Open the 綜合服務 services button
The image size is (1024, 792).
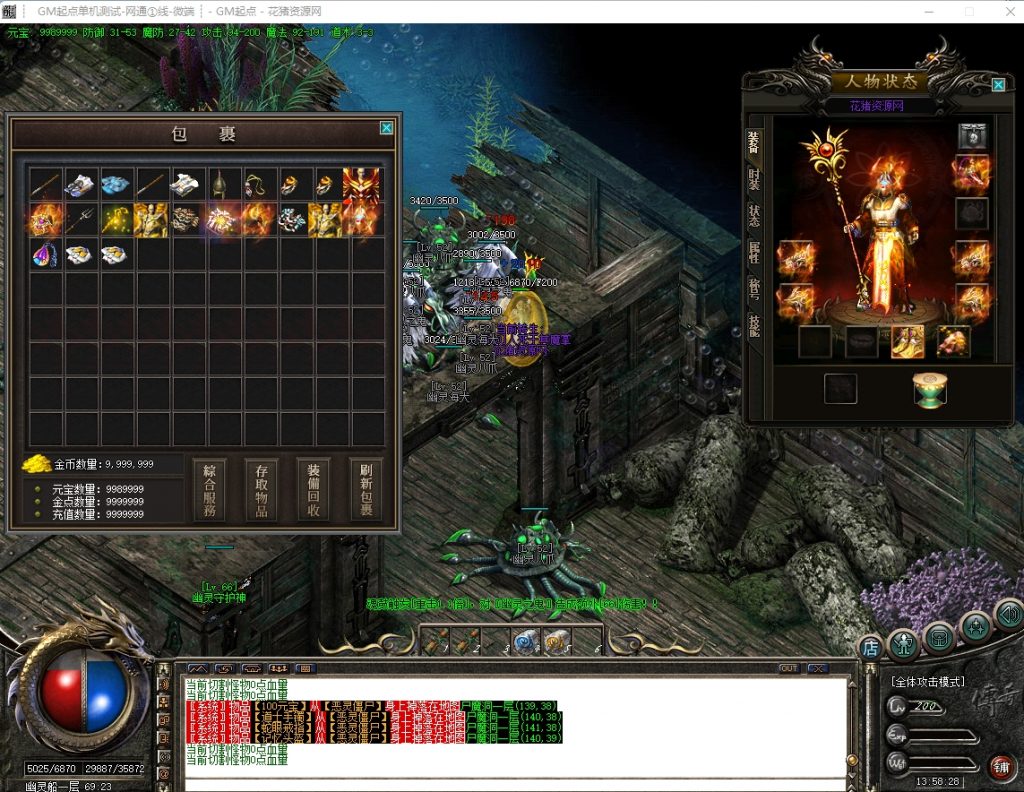point(209,490)
